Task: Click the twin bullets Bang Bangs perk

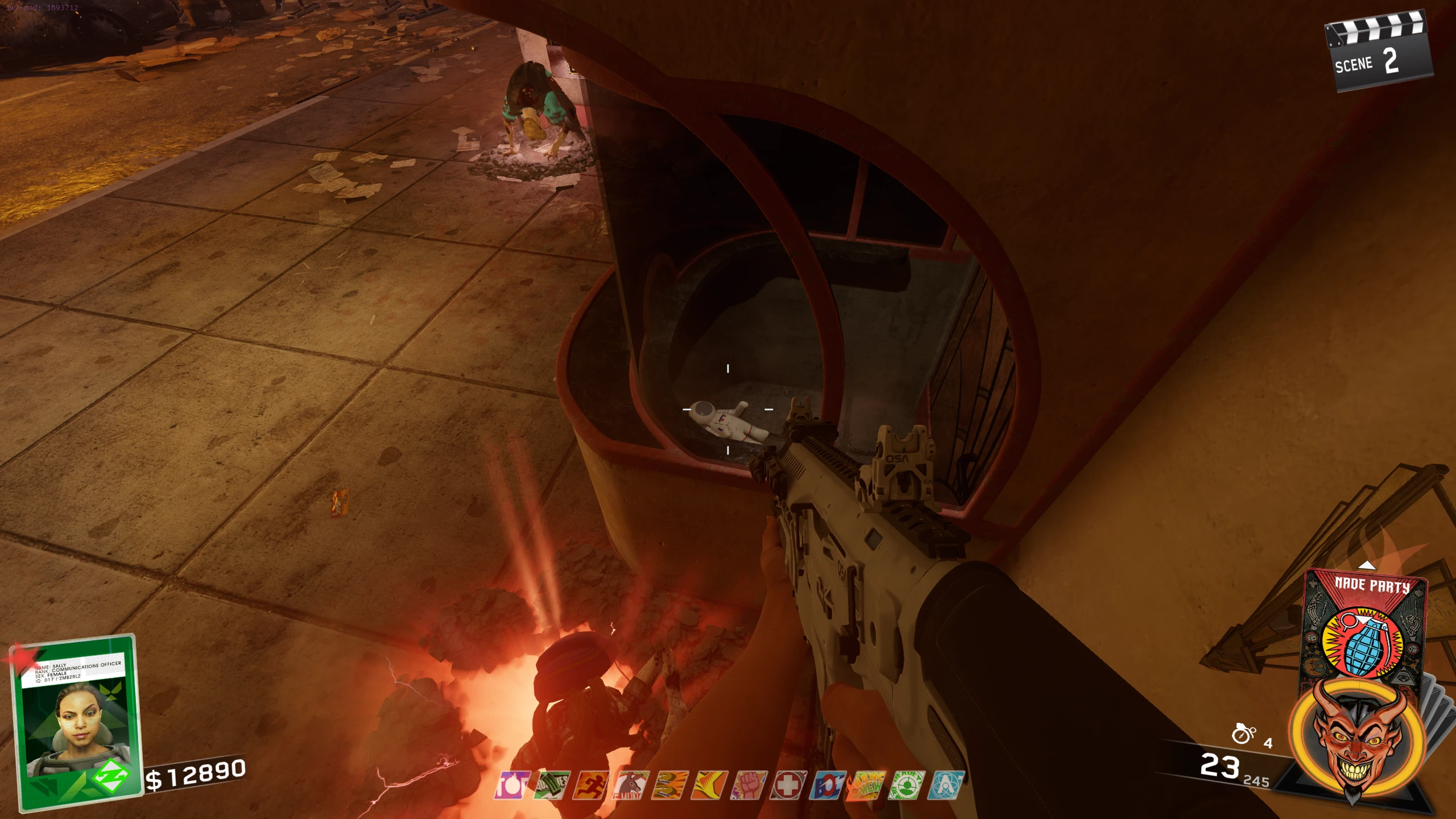Action: (670, 785)
